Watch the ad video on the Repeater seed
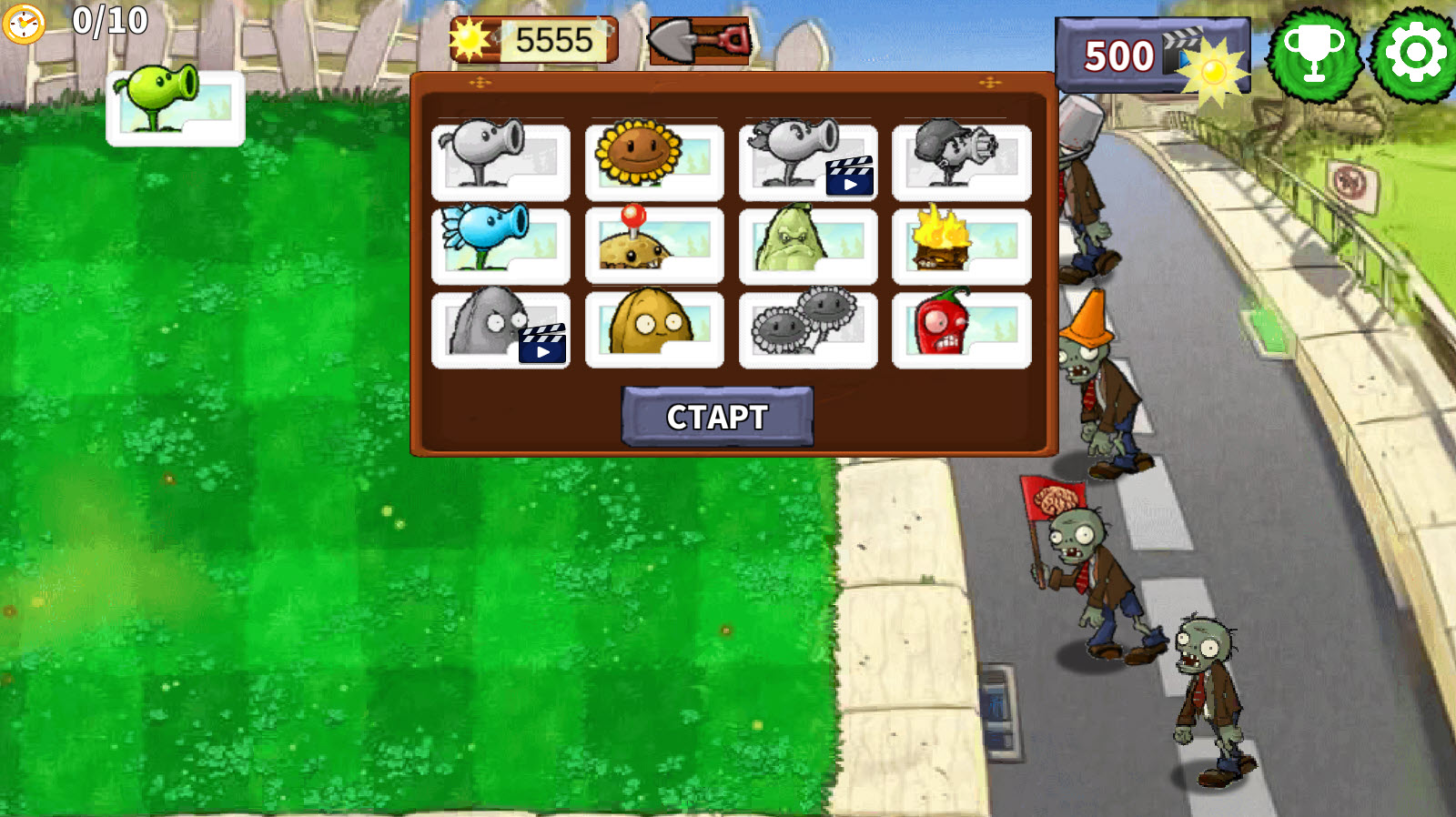The height and width of the screenshot is (817, 1456). pos(849,175)
